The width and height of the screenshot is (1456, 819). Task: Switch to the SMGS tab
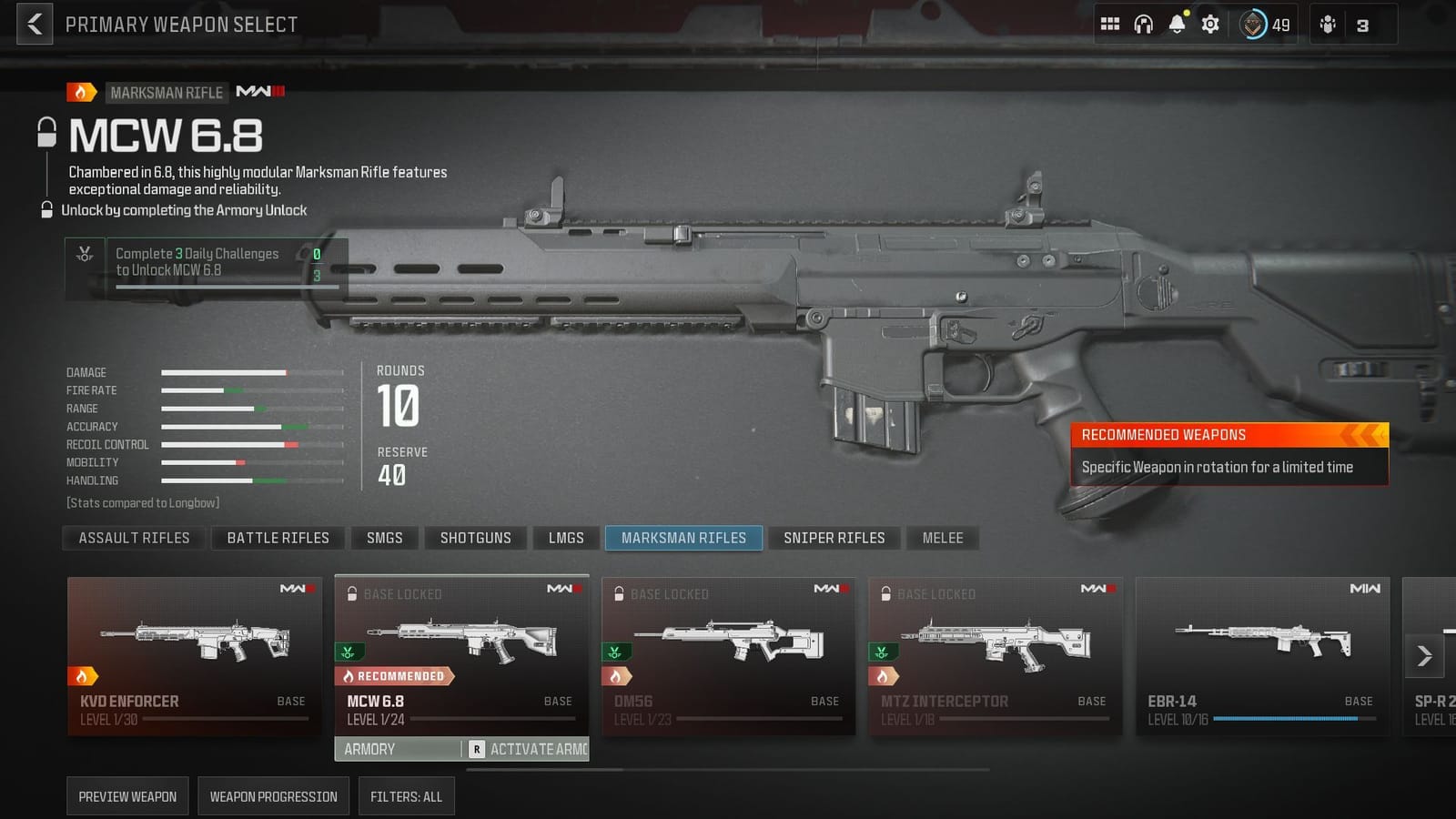(384, 538)
